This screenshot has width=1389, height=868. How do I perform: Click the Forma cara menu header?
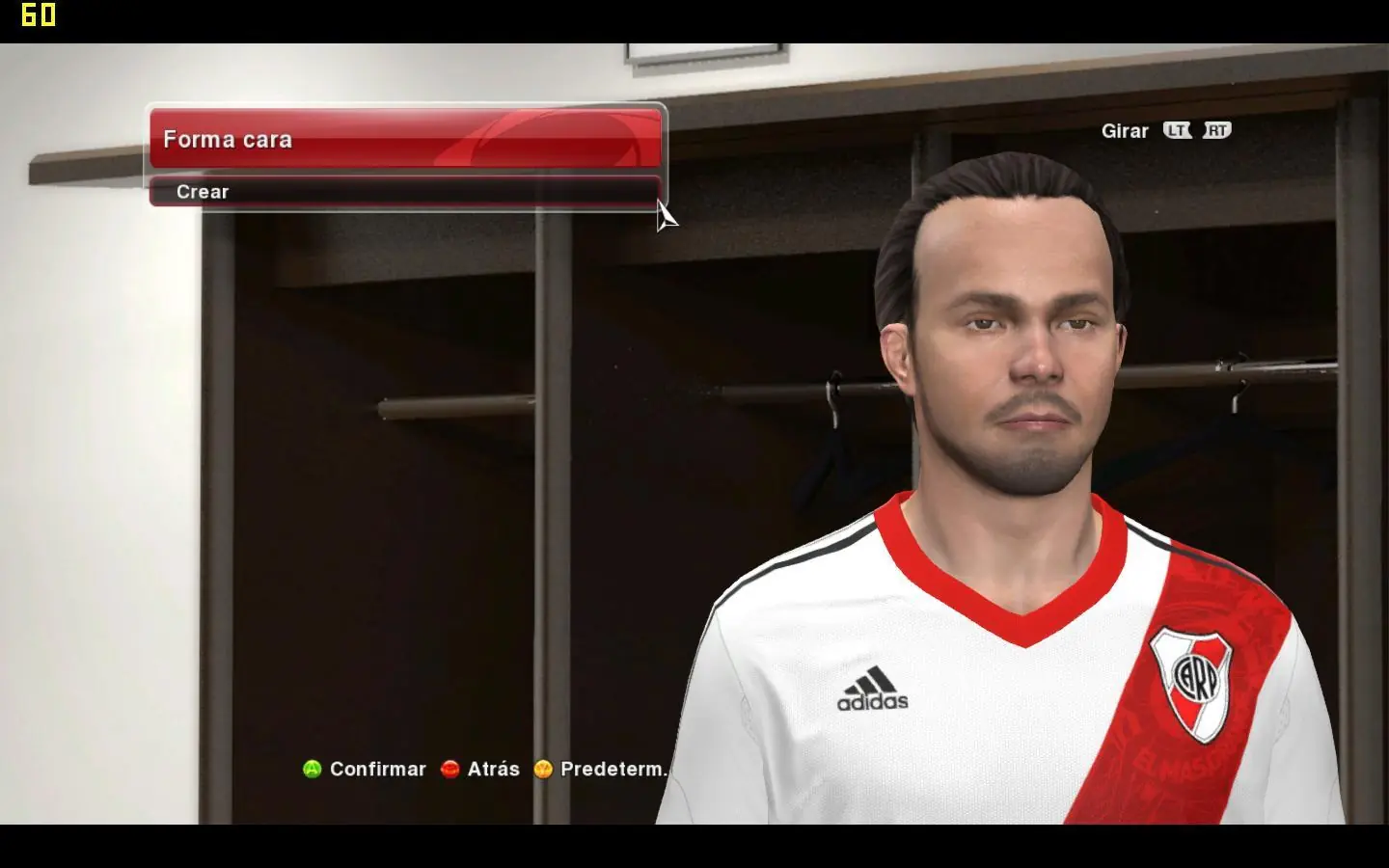405,139
